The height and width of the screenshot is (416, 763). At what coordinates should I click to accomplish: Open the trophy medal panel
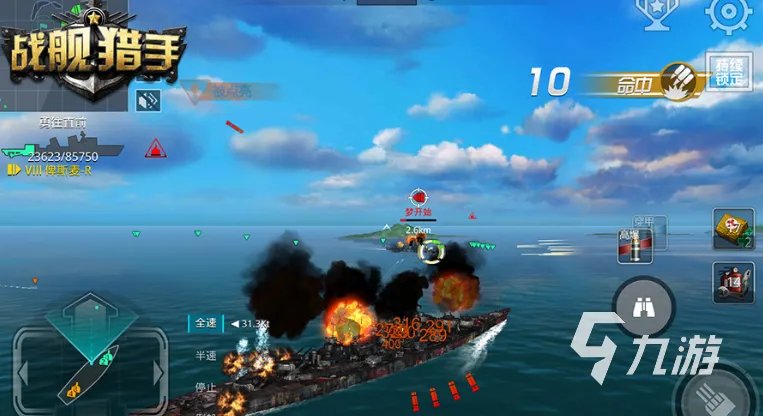tap(655, 12)
